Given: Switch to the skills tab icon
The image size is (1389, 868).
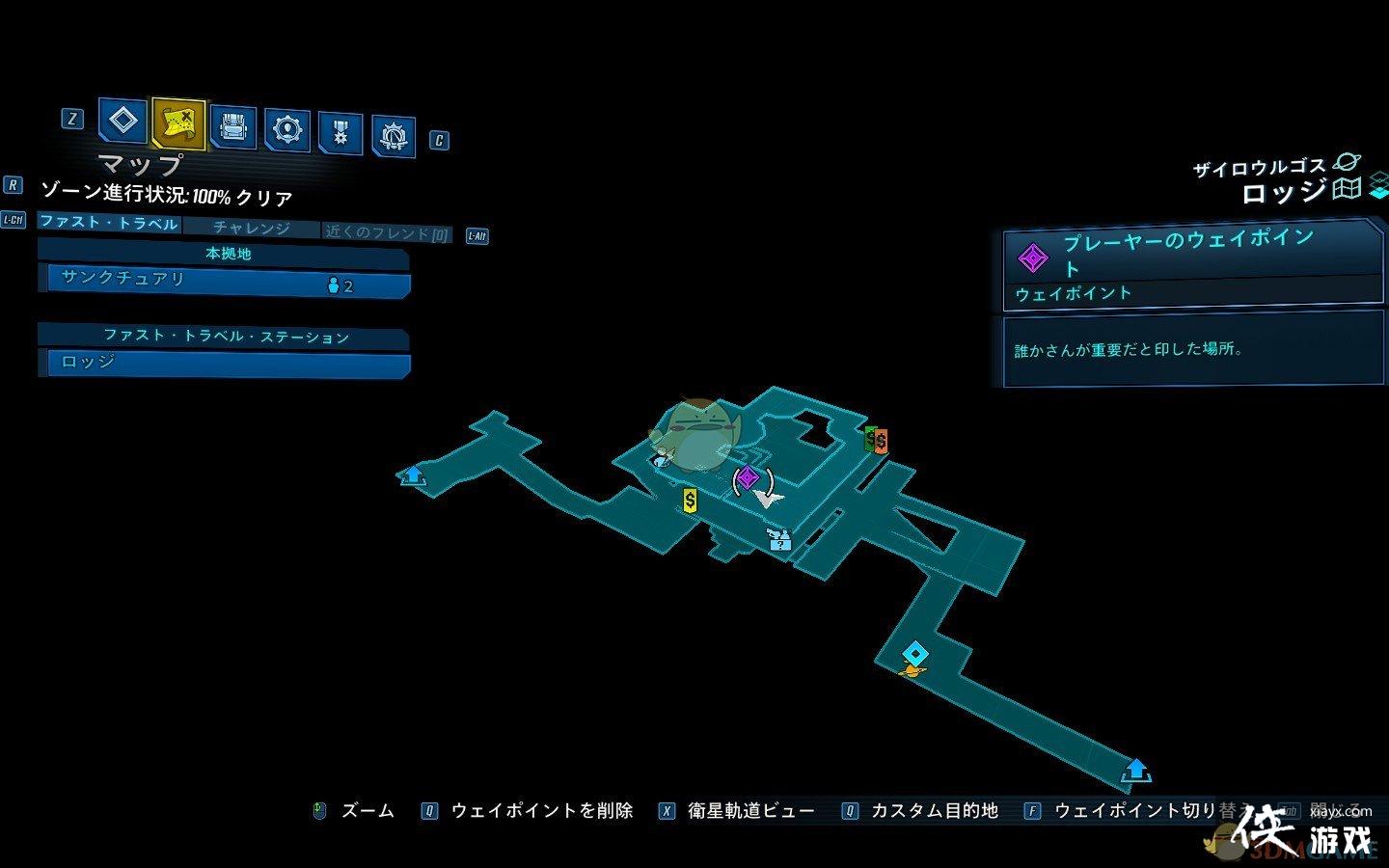Looking at the screenshot, I should point(287,129).
